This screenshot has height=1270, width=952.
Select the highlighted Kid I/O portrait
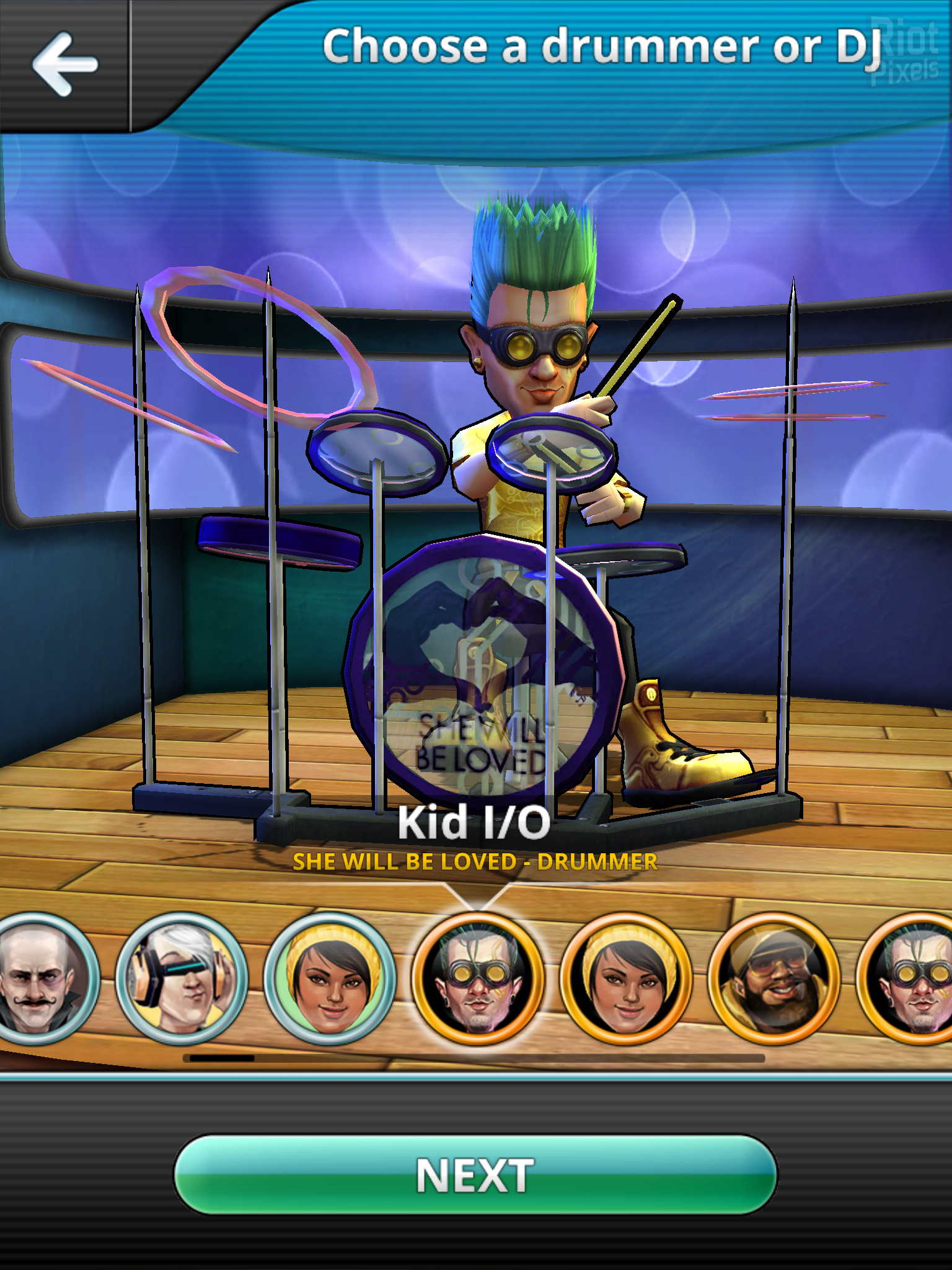point(476,979)
